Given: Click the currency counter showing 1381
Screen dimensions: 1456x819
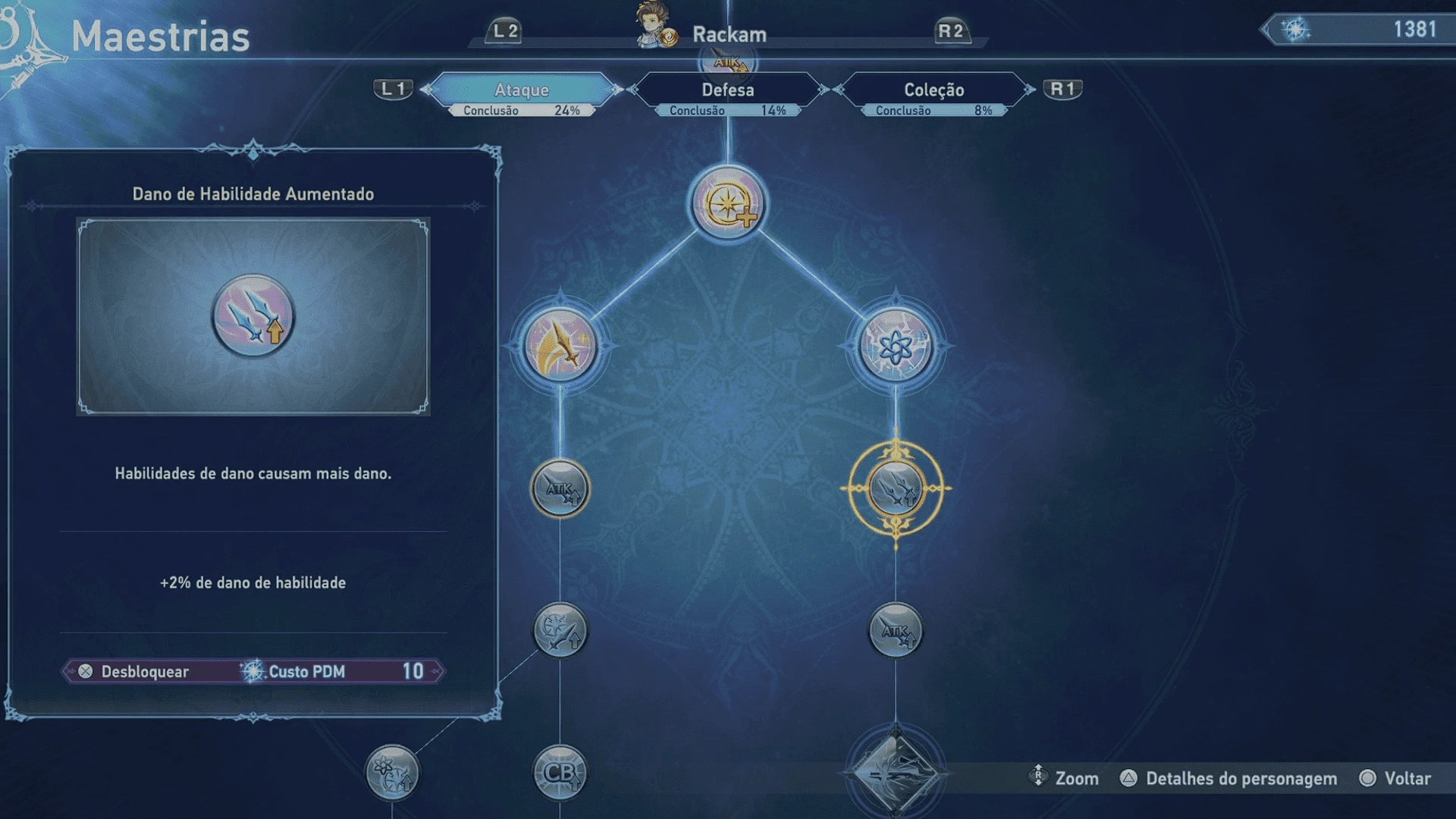Looking at the screenshot, I should (1357, 30).
